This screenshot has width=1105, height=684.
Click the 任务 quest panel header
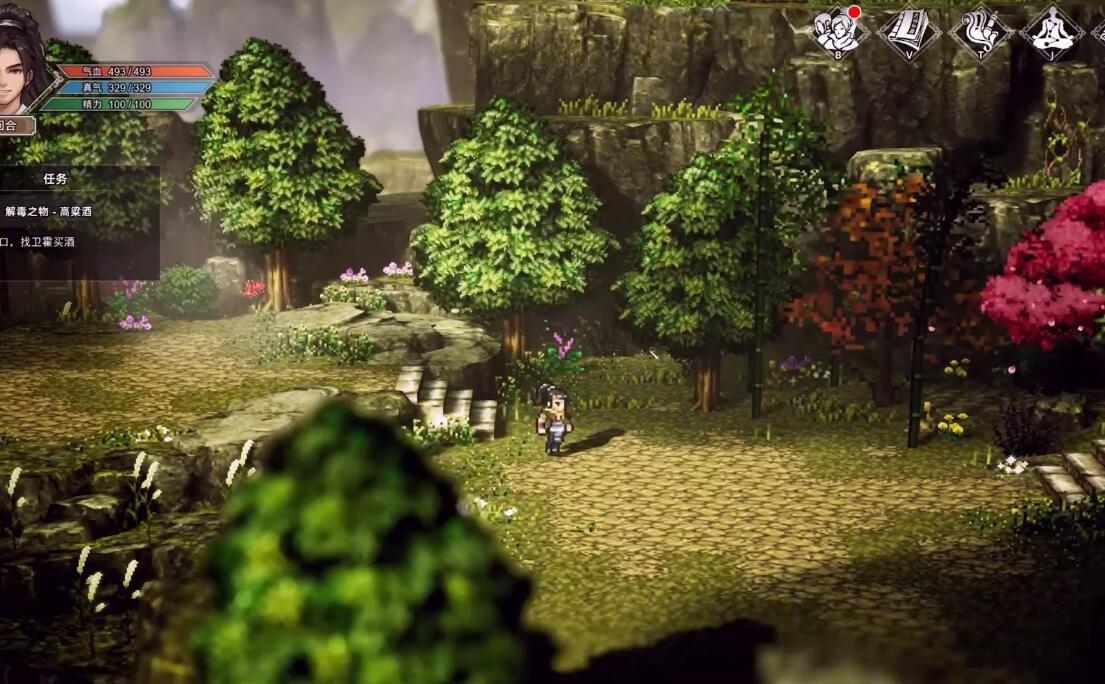(55, 179)
